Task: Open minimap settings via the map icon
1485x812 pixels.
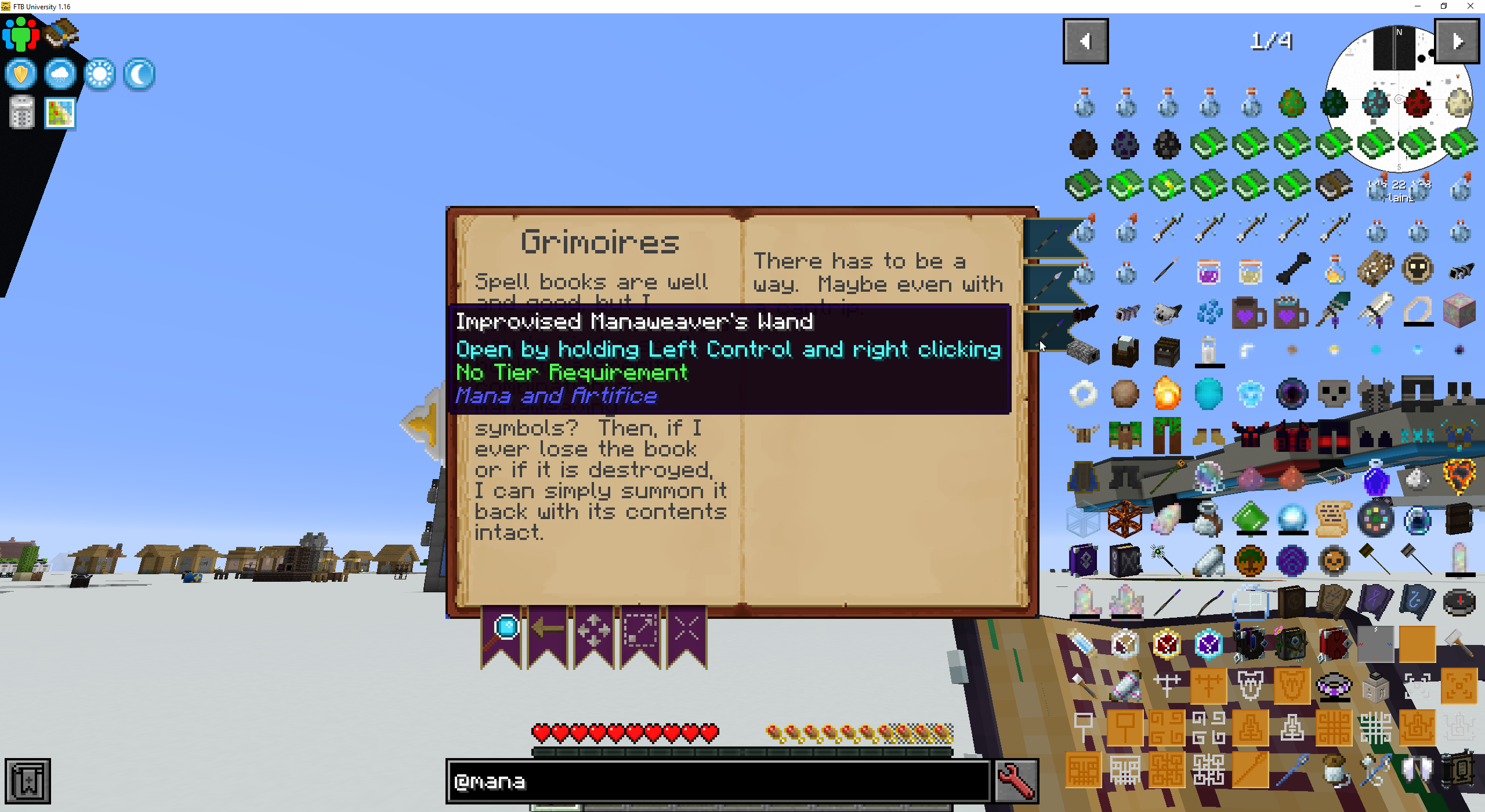Action: (x=60, y=112)
